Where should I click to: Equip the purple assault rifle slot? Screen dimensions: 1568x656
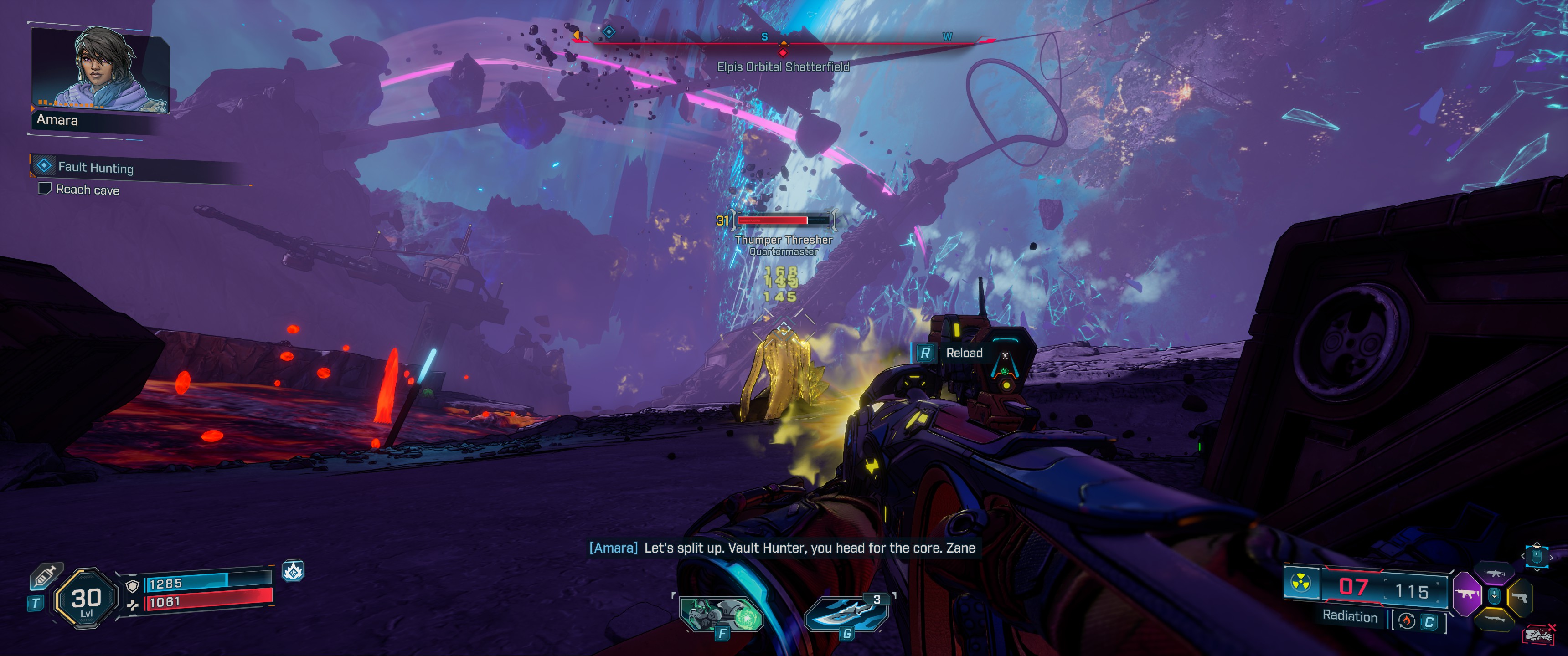point(1494,573)
